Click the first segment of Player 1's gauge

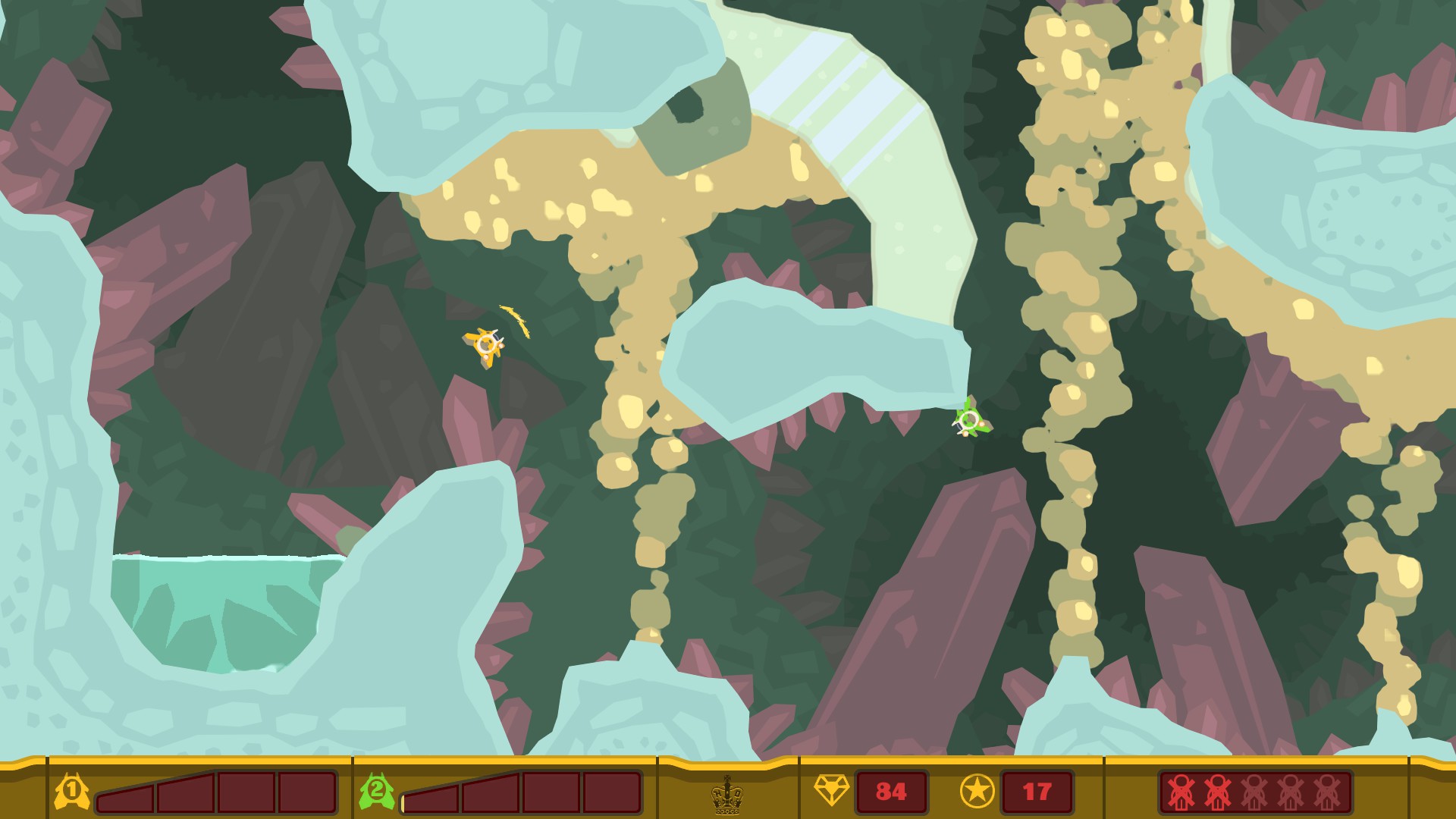point(125,796)
